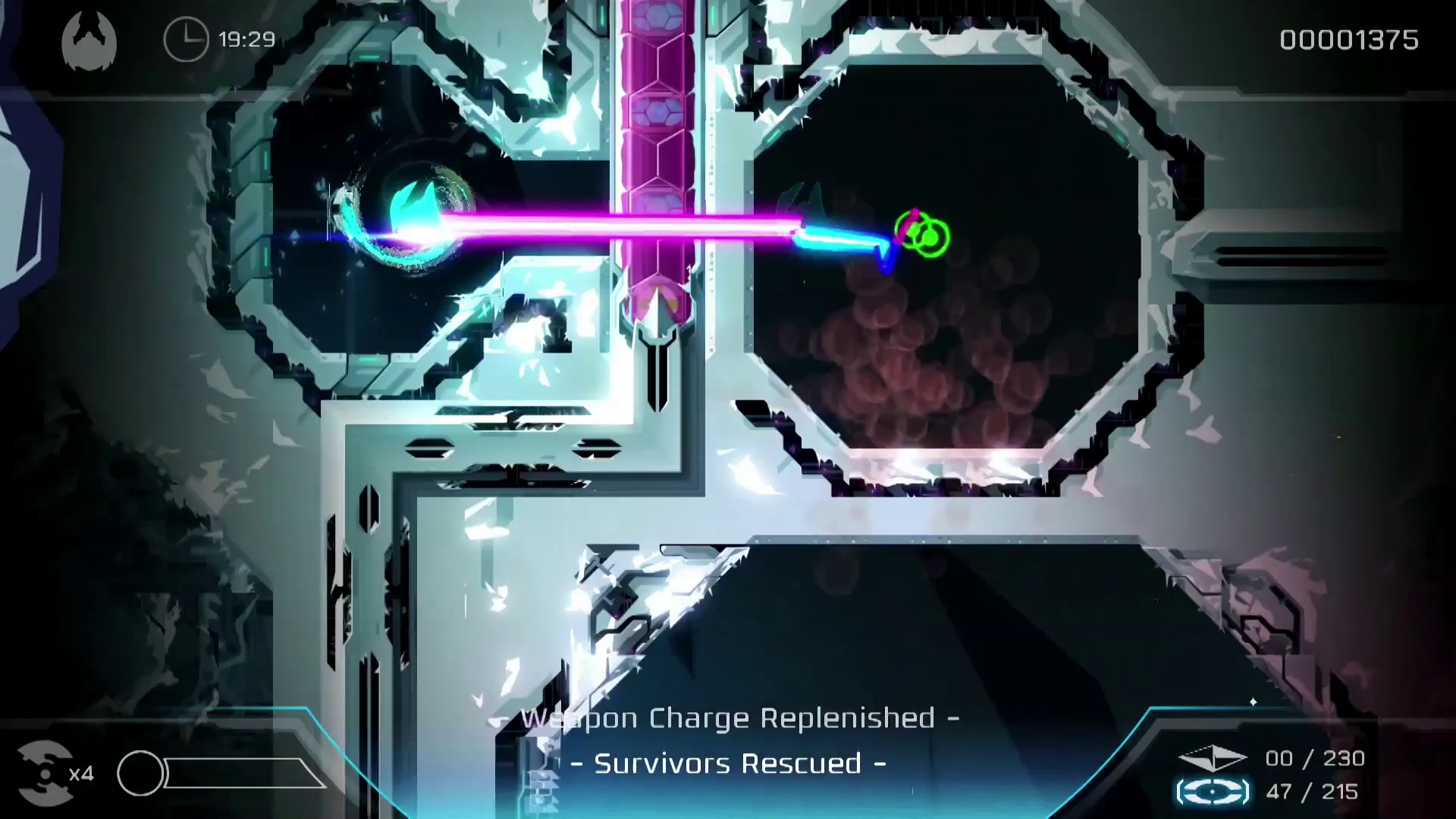The width and height of the screenshot is (1456, 819).
Task: Select the glowing survivor pod icon beside 47/215
Action: [x=1213, y=791]
